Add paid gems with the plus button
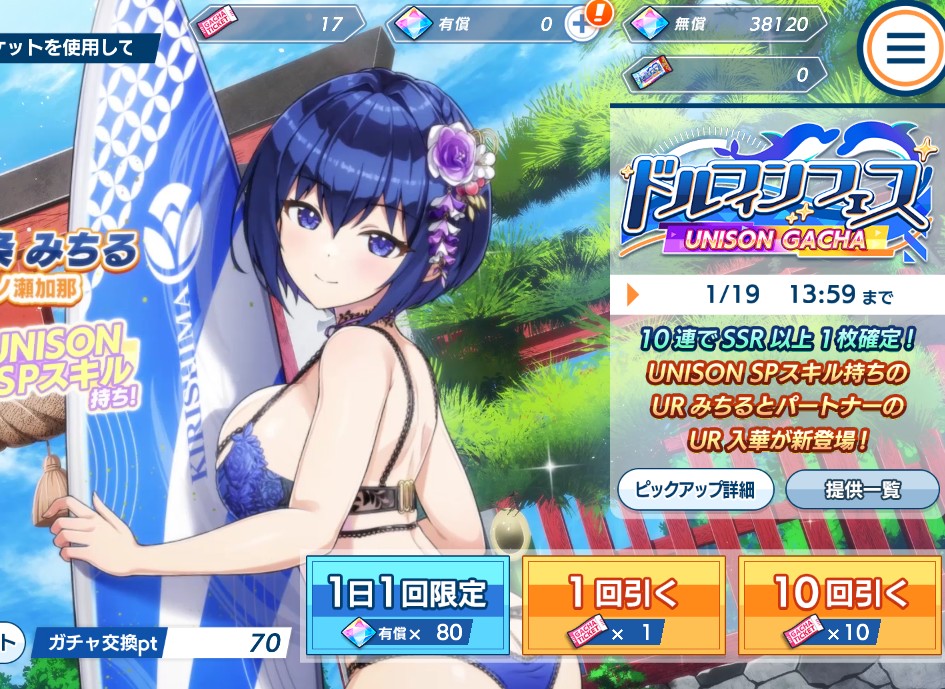The width and height of the screenshot is (945, 689). point(582,24)
